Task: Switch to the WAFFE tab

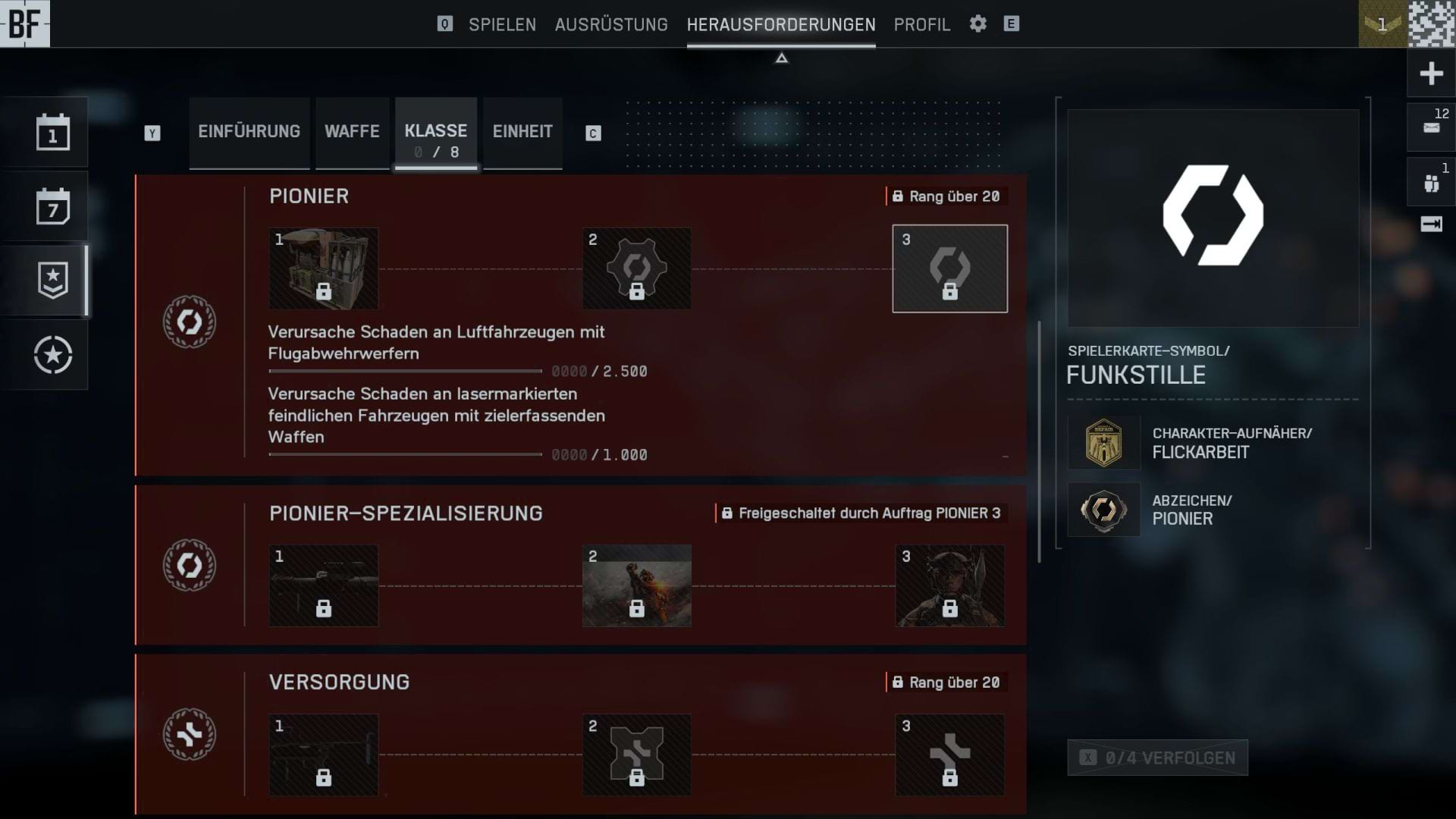Action: tap(352, 132)
